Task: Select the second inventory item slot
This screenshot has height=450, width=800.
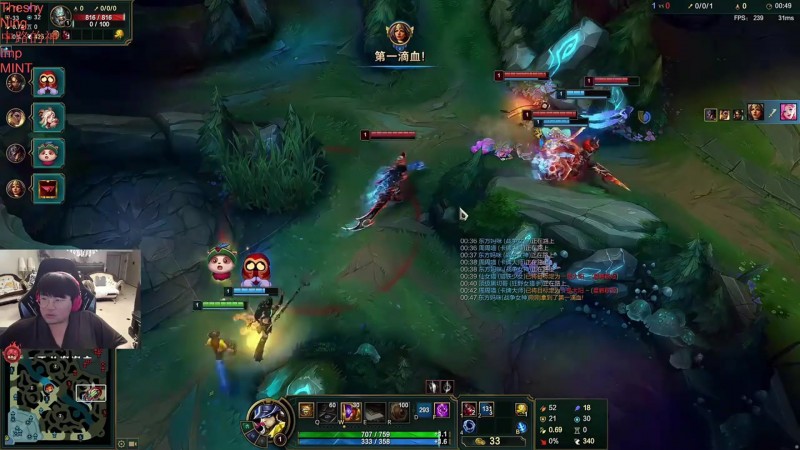Action: [x=486, y=408]
